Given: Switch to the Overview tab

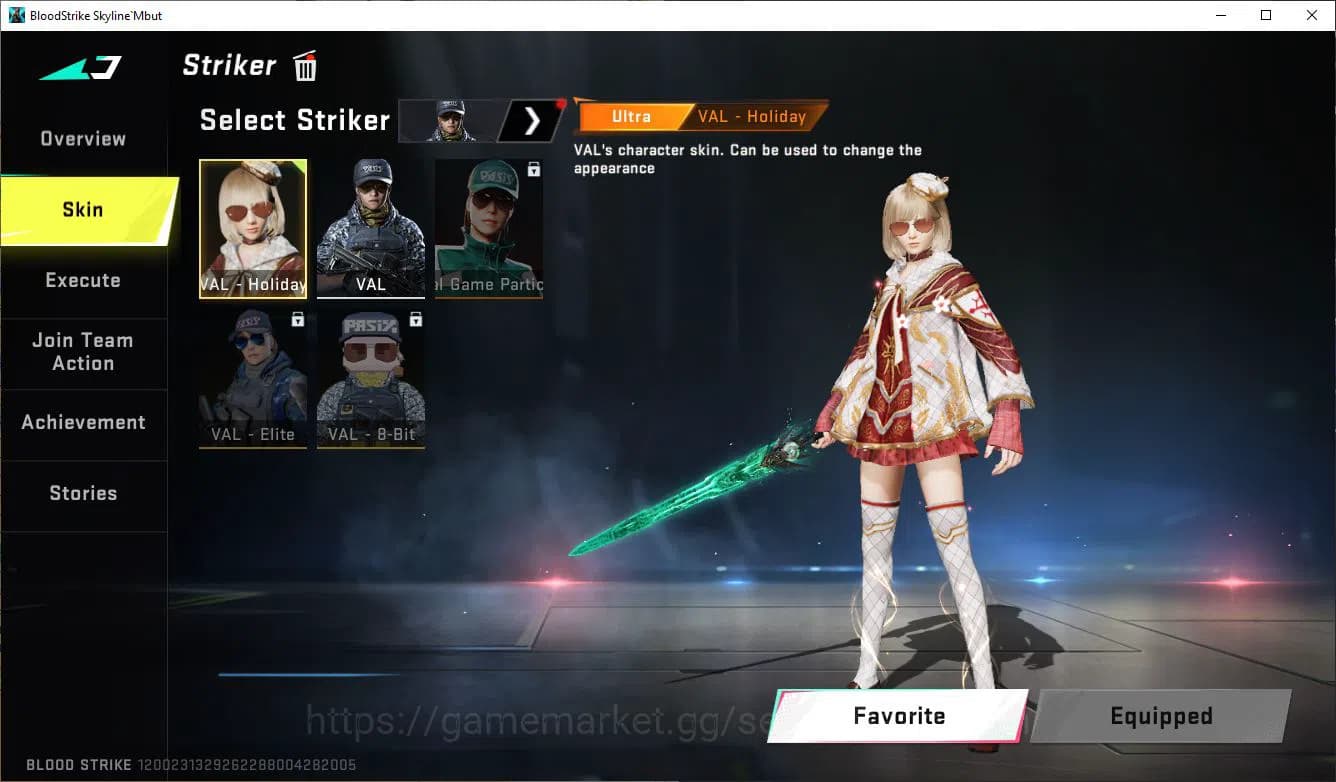Looking at the screenshot, I should (x=82, y=138).
